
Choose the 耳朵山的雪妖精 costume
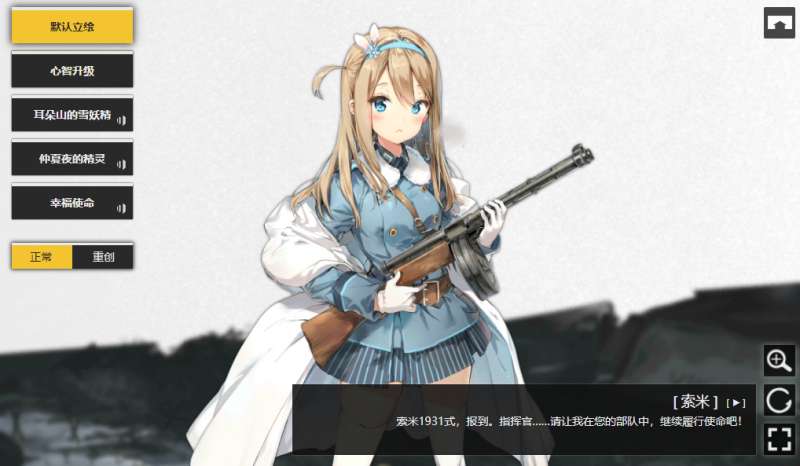(x=72, y=114)
